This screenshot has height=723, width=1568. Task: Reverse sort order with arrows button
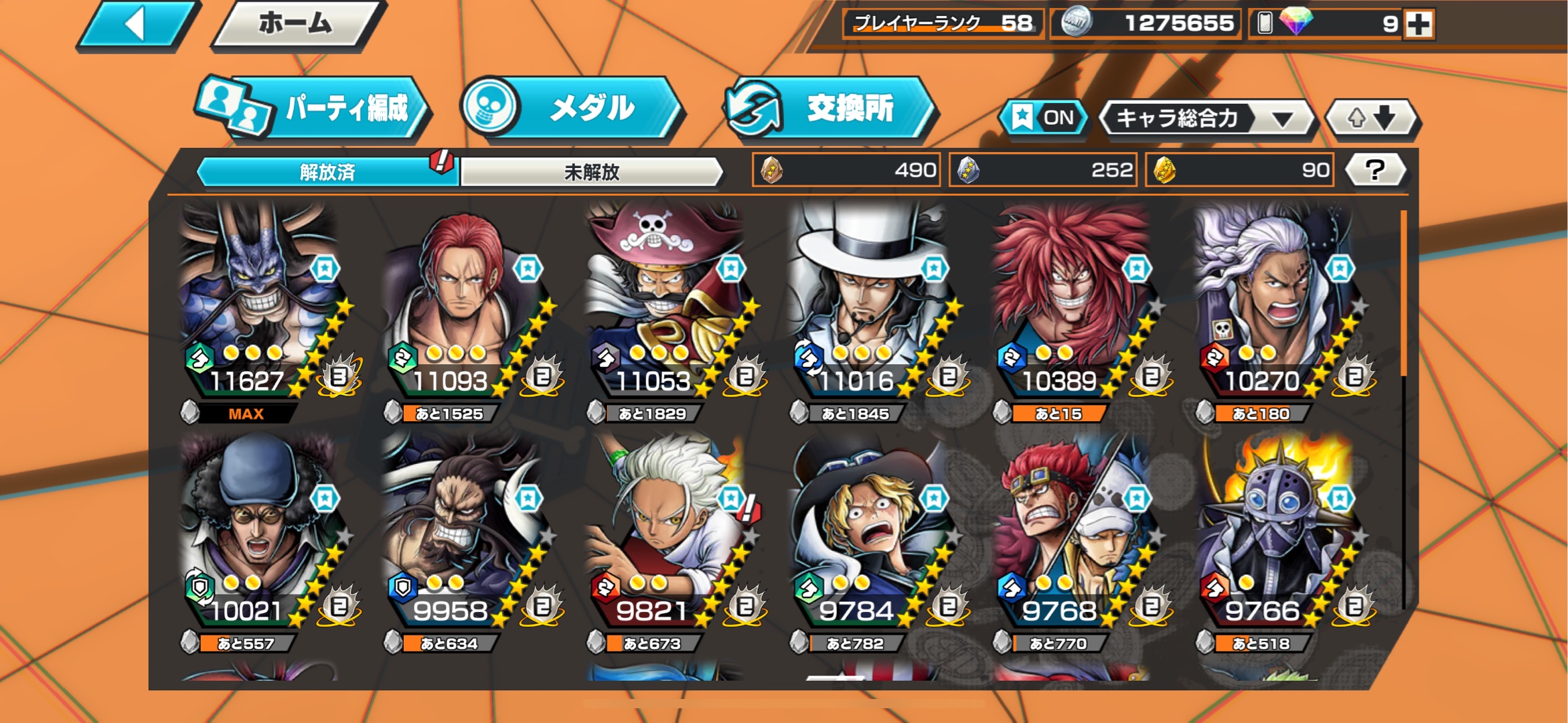1371,118
